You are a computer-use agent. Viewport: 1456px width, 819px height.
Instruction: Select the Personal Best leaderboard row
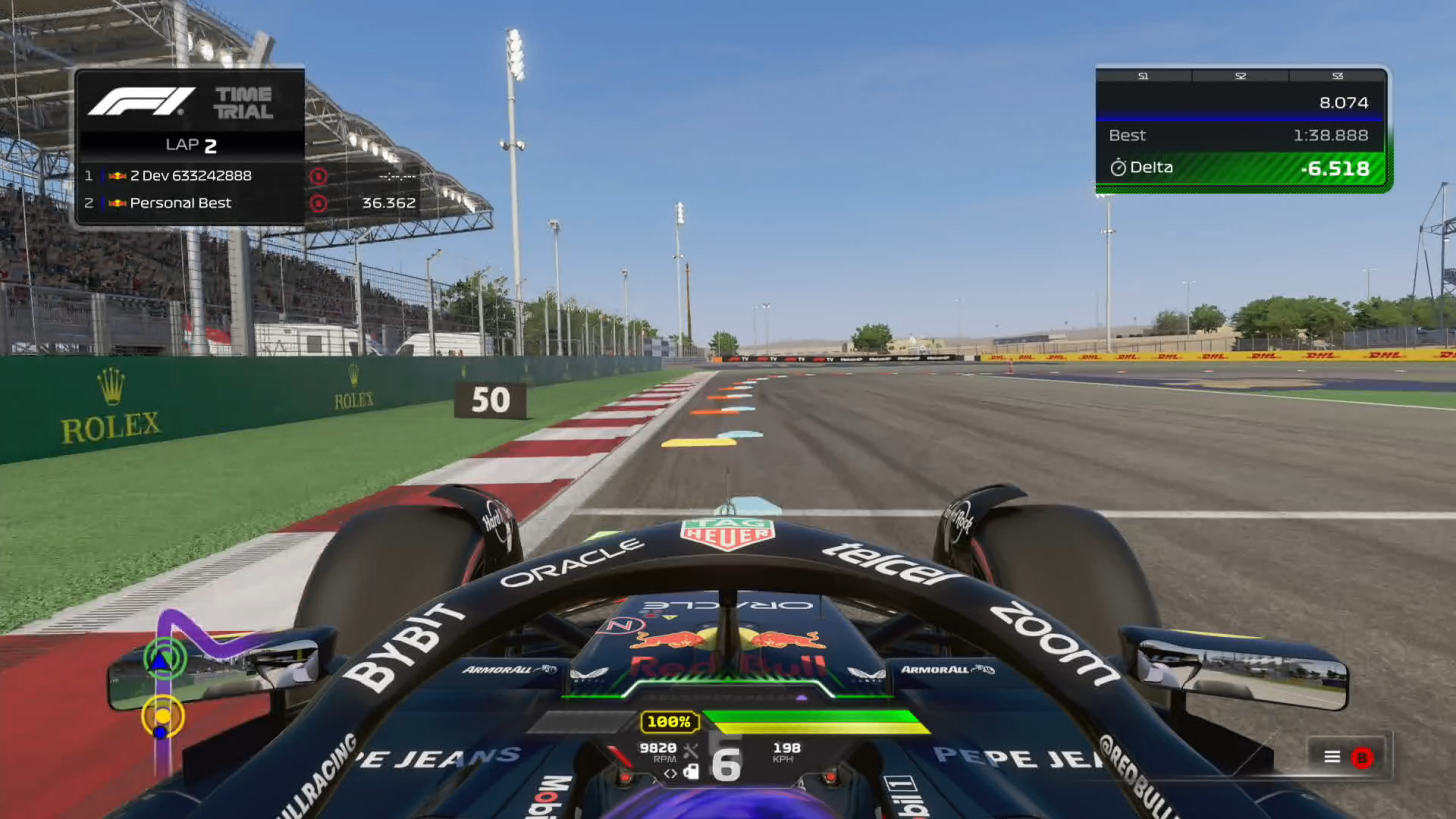180,203
